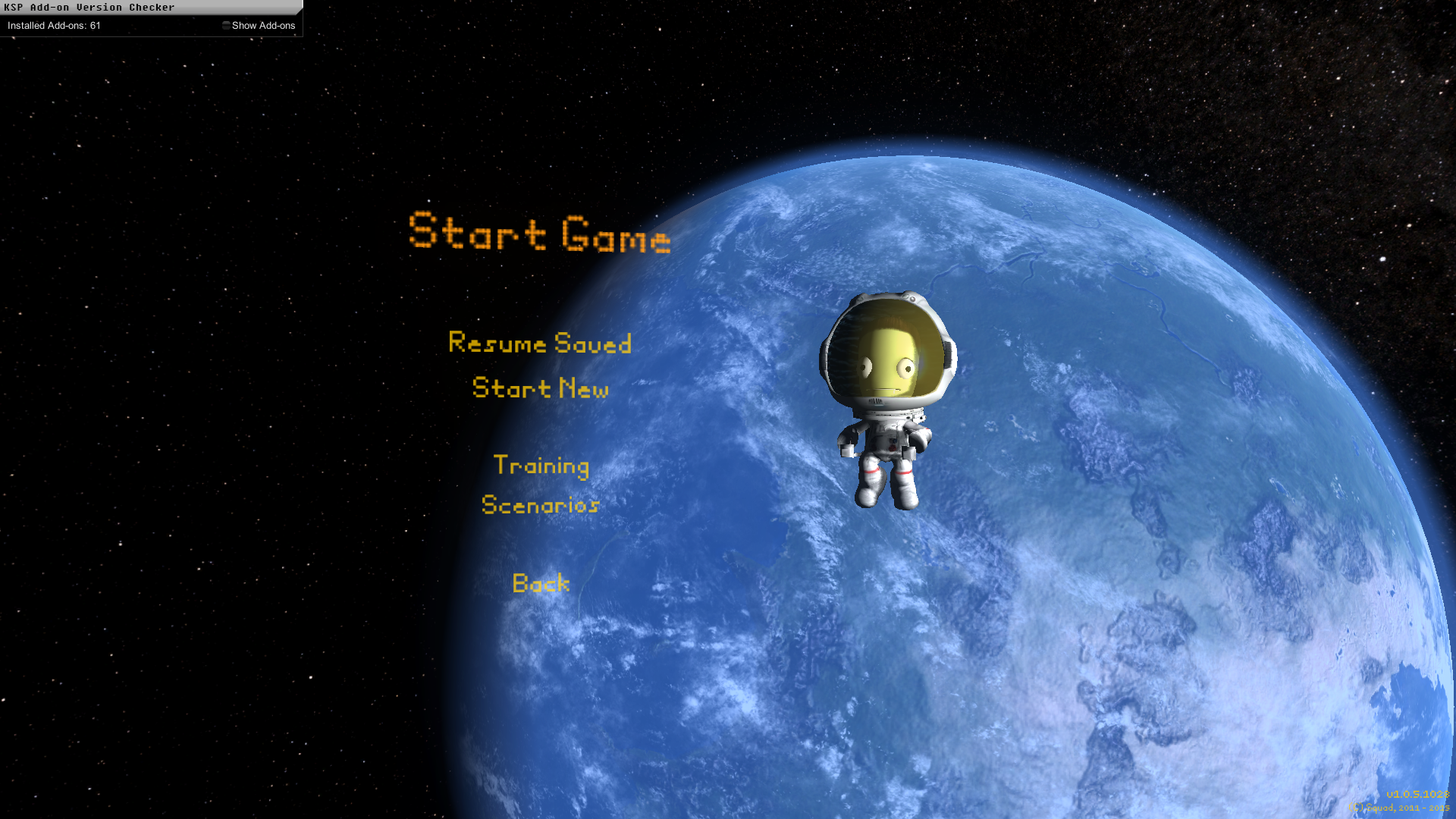
Task: Go Back to the main menu
Action: point(541,583)
